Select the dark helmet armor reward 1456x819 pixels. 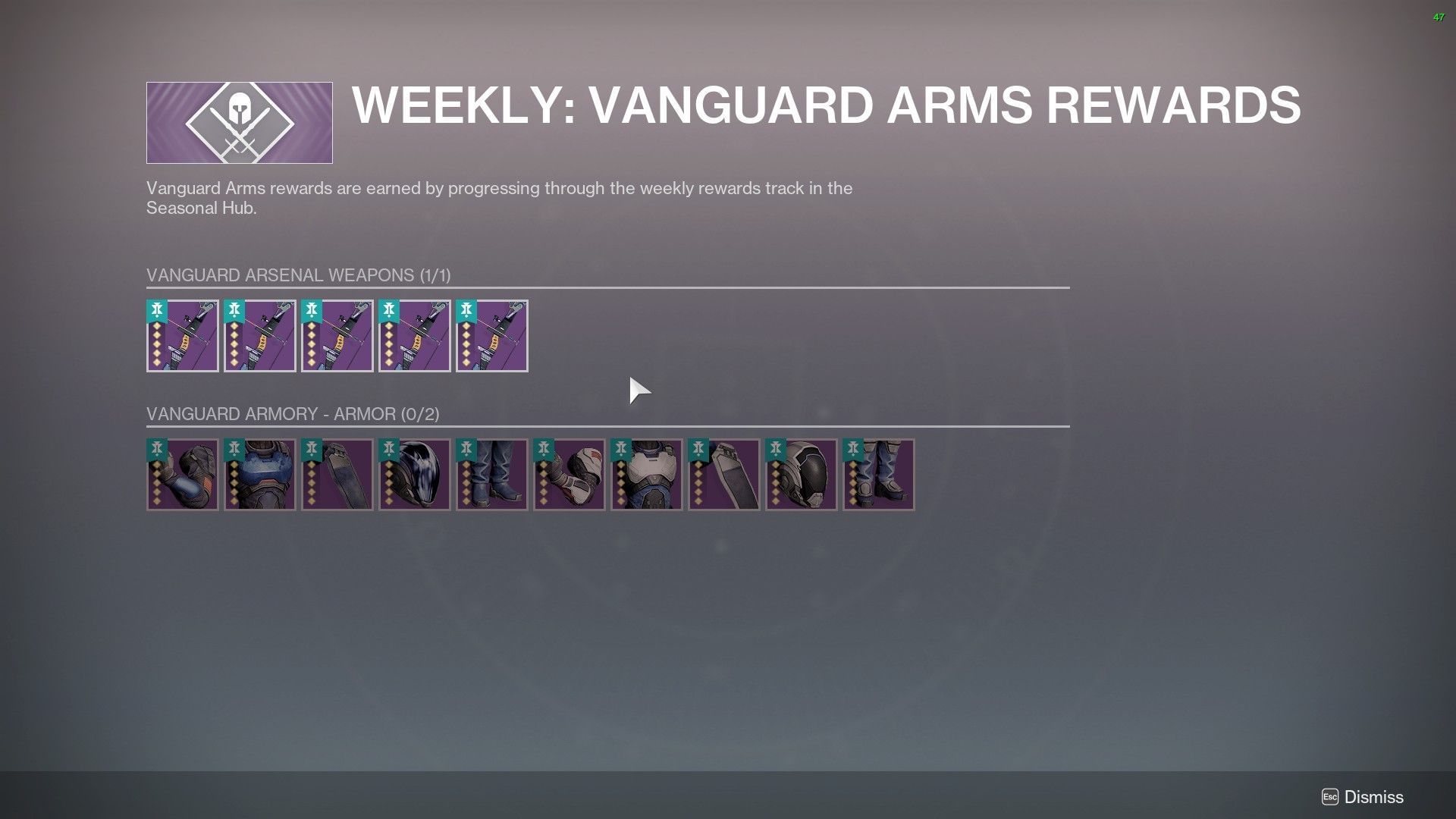415,475
